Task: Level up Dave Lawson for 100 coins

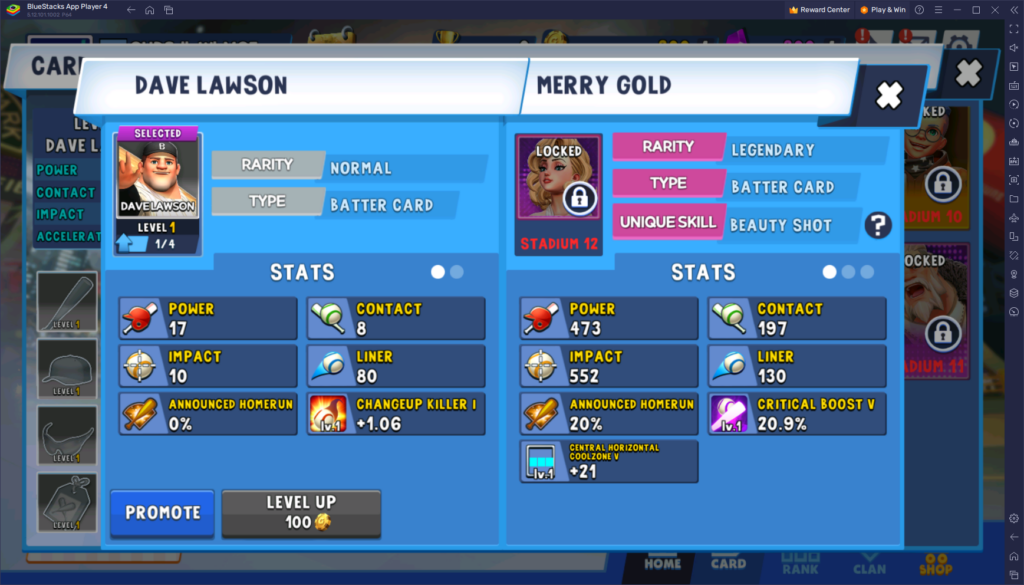Action: (301, 512)
